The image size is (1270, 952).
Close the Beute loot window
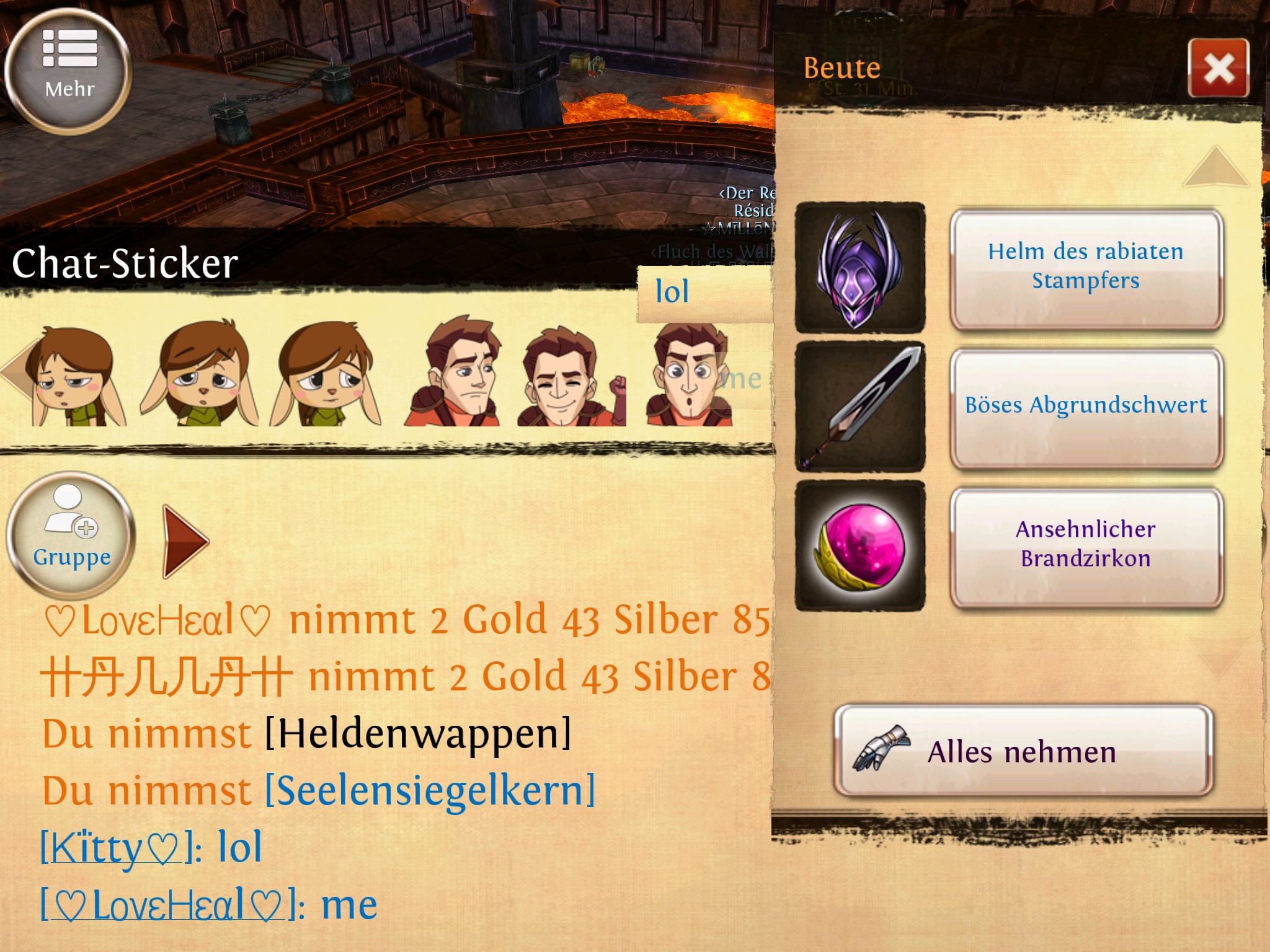click(1218, 68)
